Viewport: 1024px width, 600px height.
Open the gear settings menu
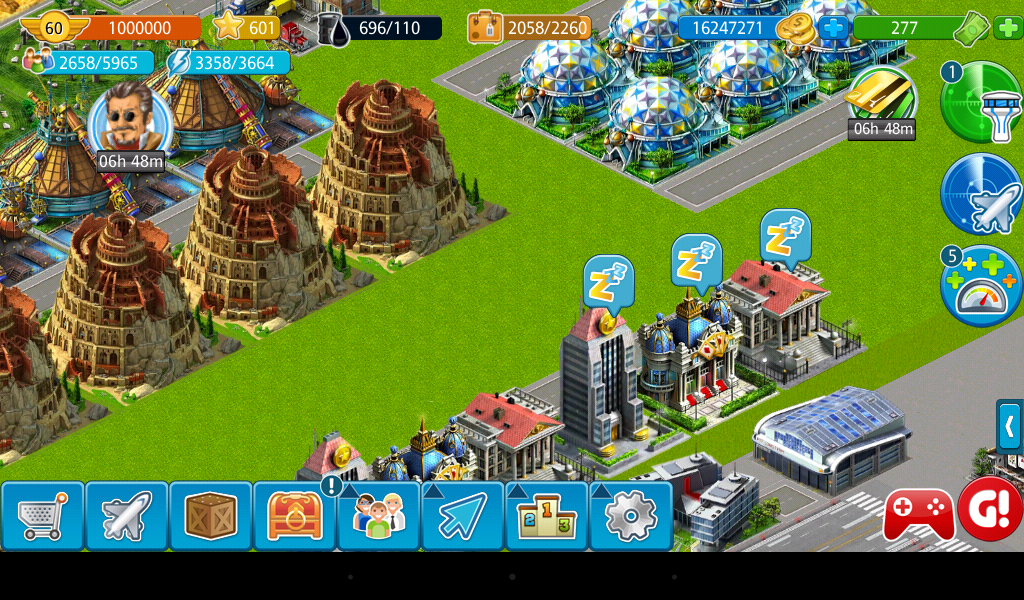[x=630, y=516]
